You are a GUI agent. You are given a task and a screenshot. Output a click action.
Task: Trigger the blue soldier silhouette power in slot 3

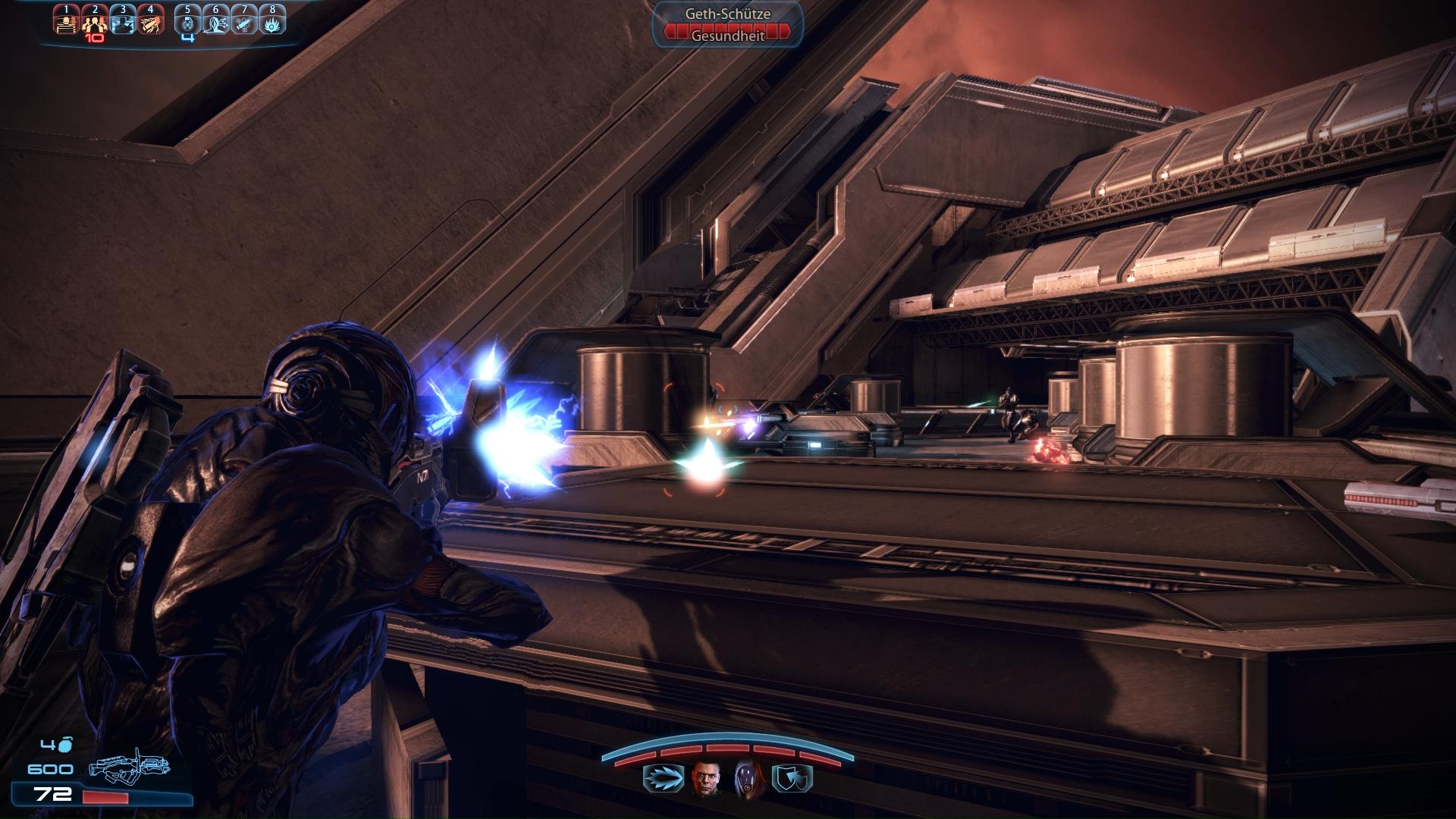[122, 20]
